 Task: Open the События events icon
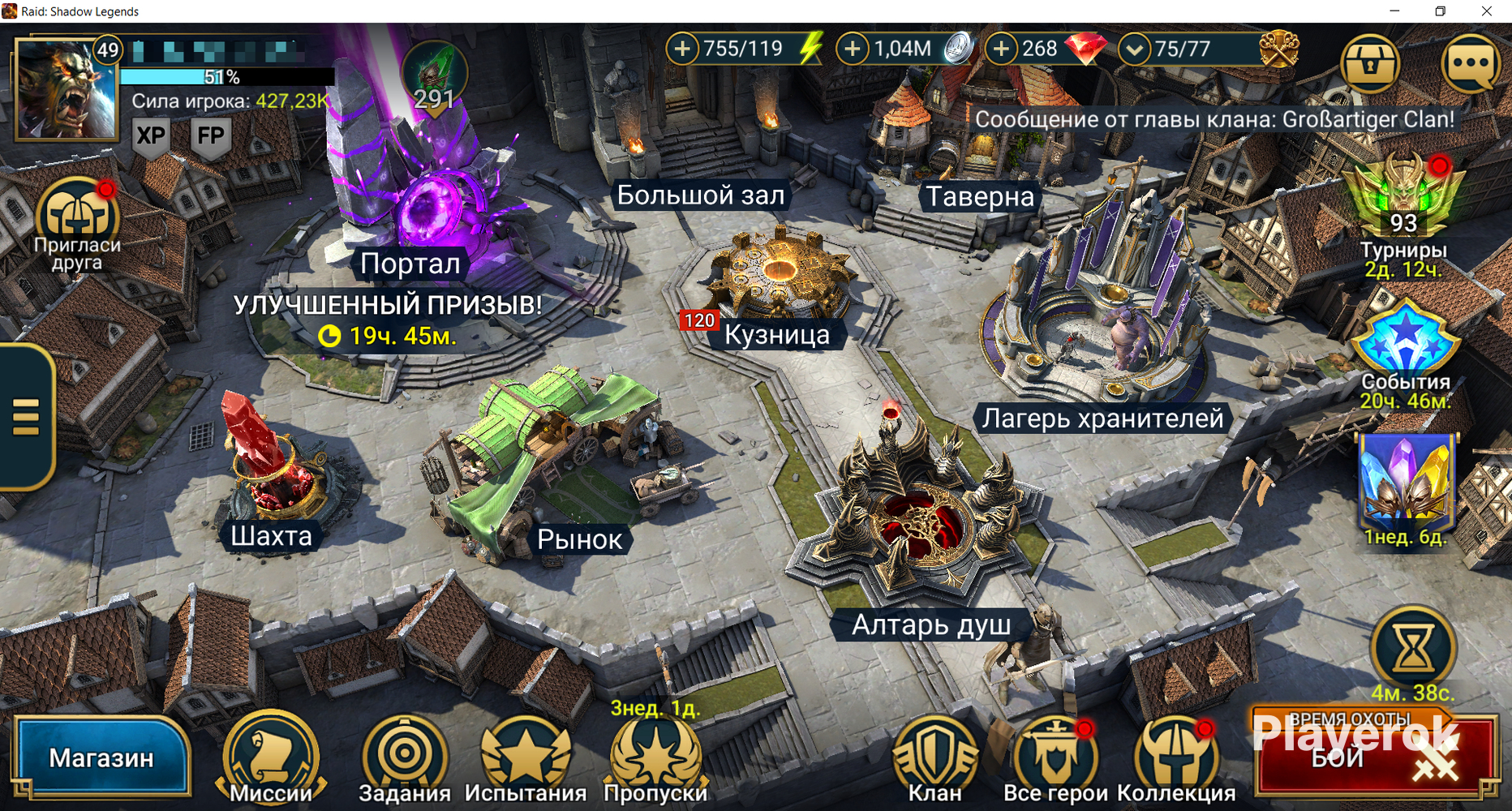point(1405,345)
